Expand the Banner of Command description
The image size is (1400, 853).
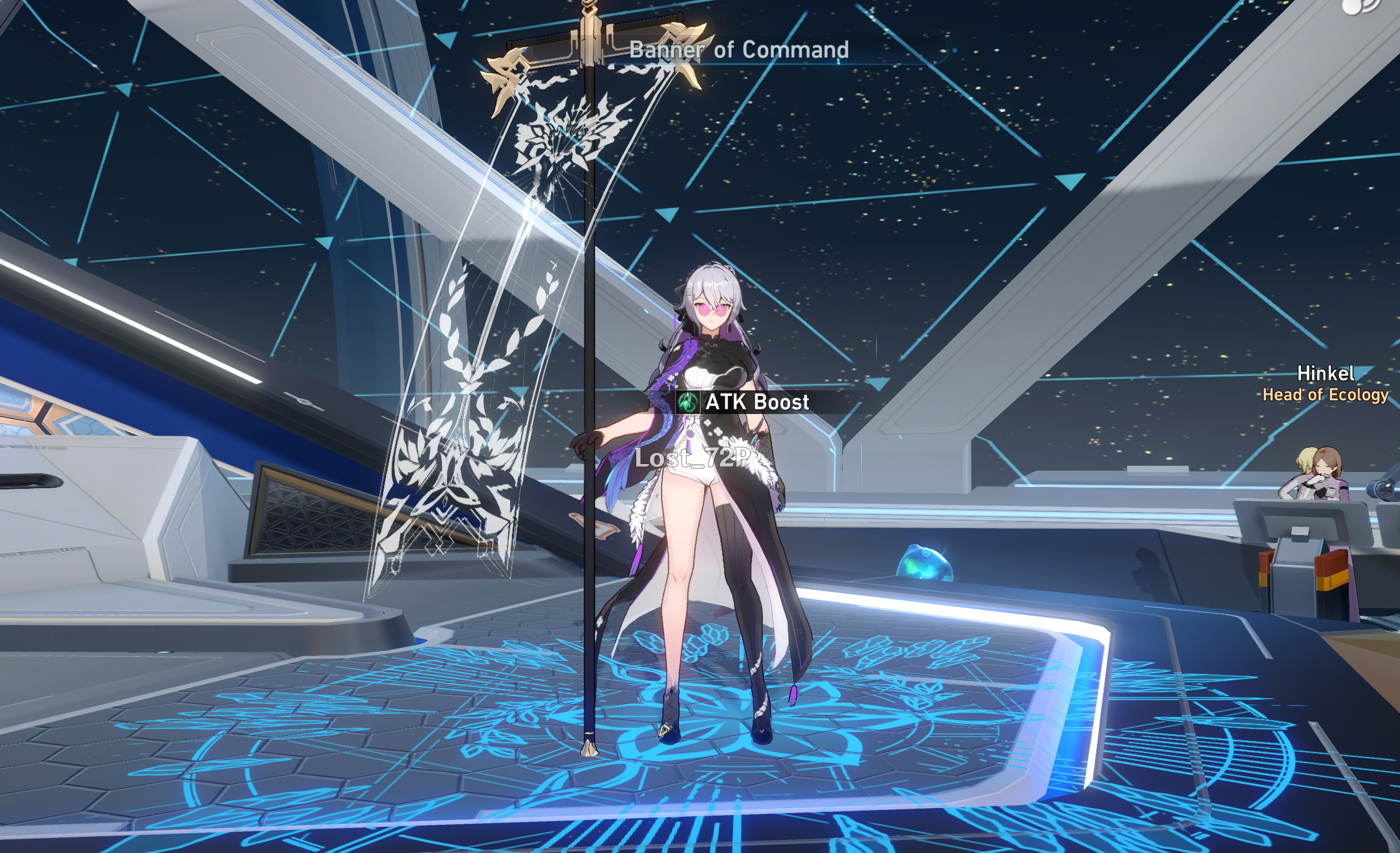click(740, 50)
